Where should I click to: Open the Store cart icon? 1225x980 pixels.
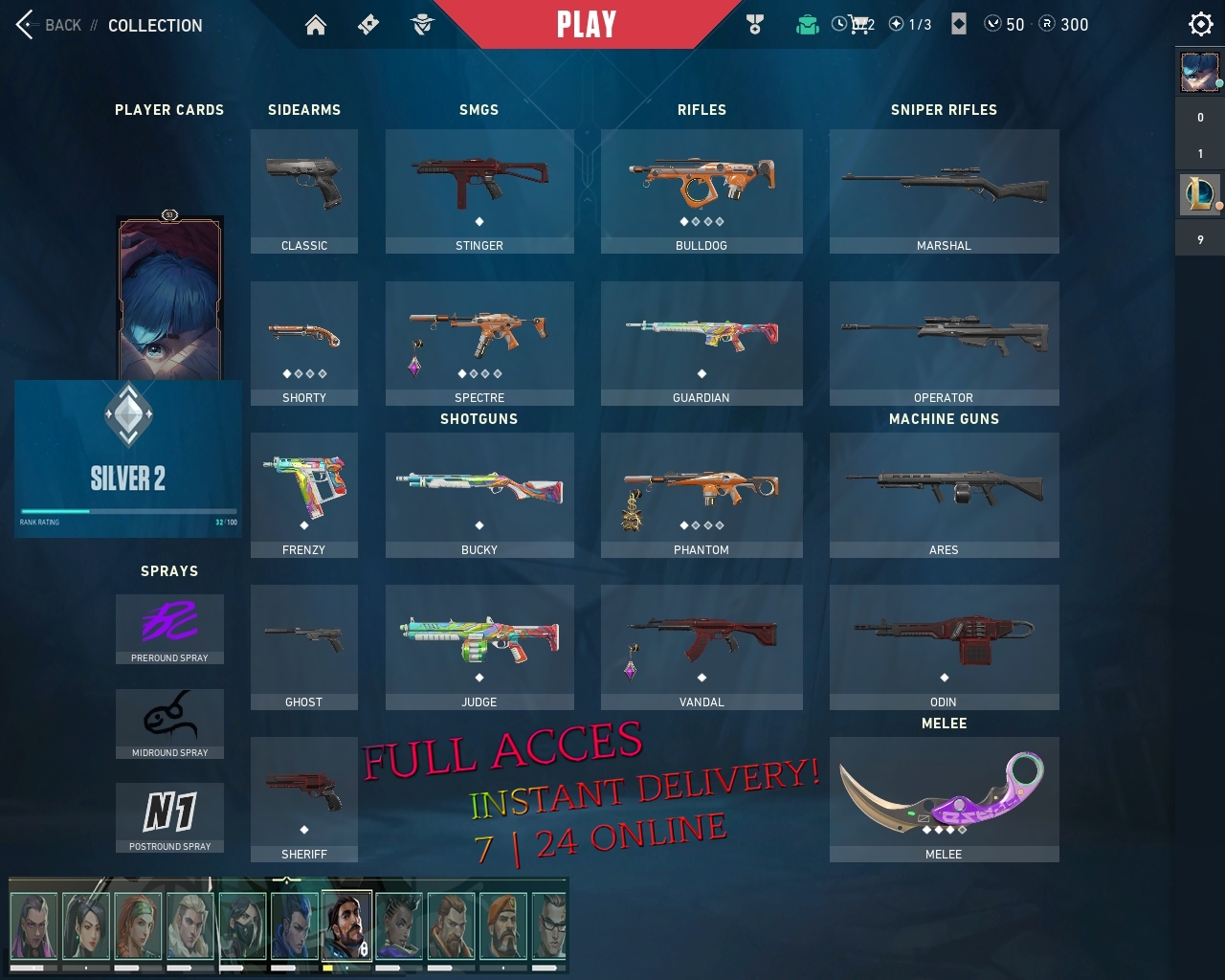pyautogui.click(x=858, y=24)
